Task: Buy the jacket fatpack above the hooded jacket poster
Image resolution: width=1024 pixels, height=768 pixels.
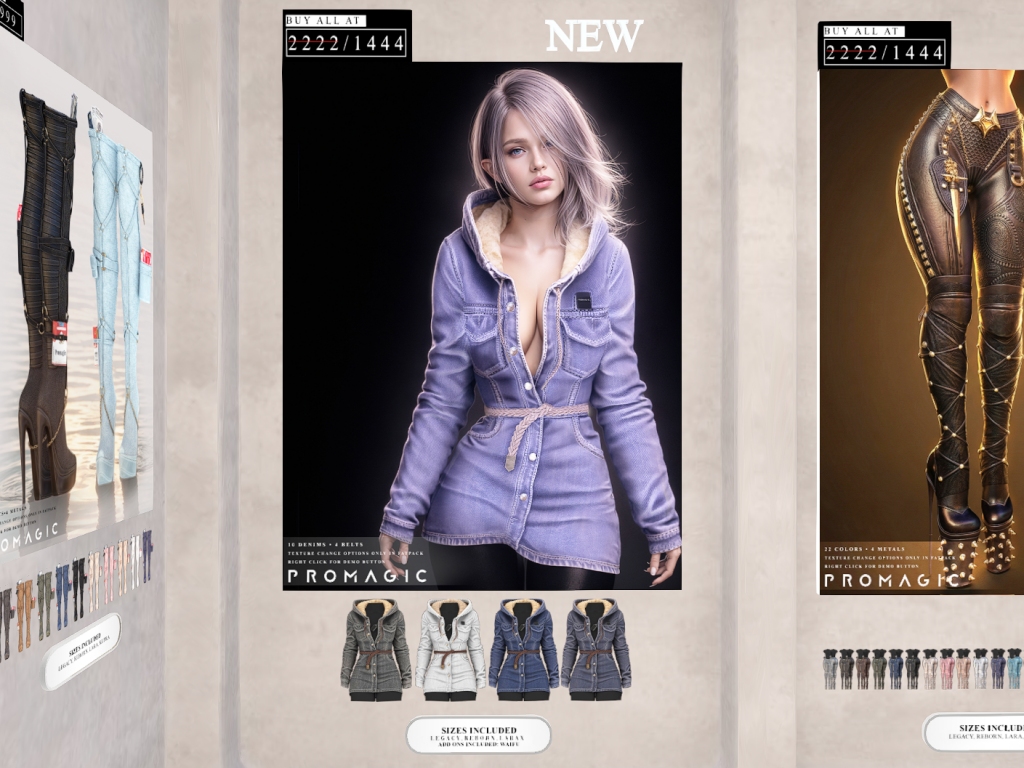Action: tap(346, 36)
